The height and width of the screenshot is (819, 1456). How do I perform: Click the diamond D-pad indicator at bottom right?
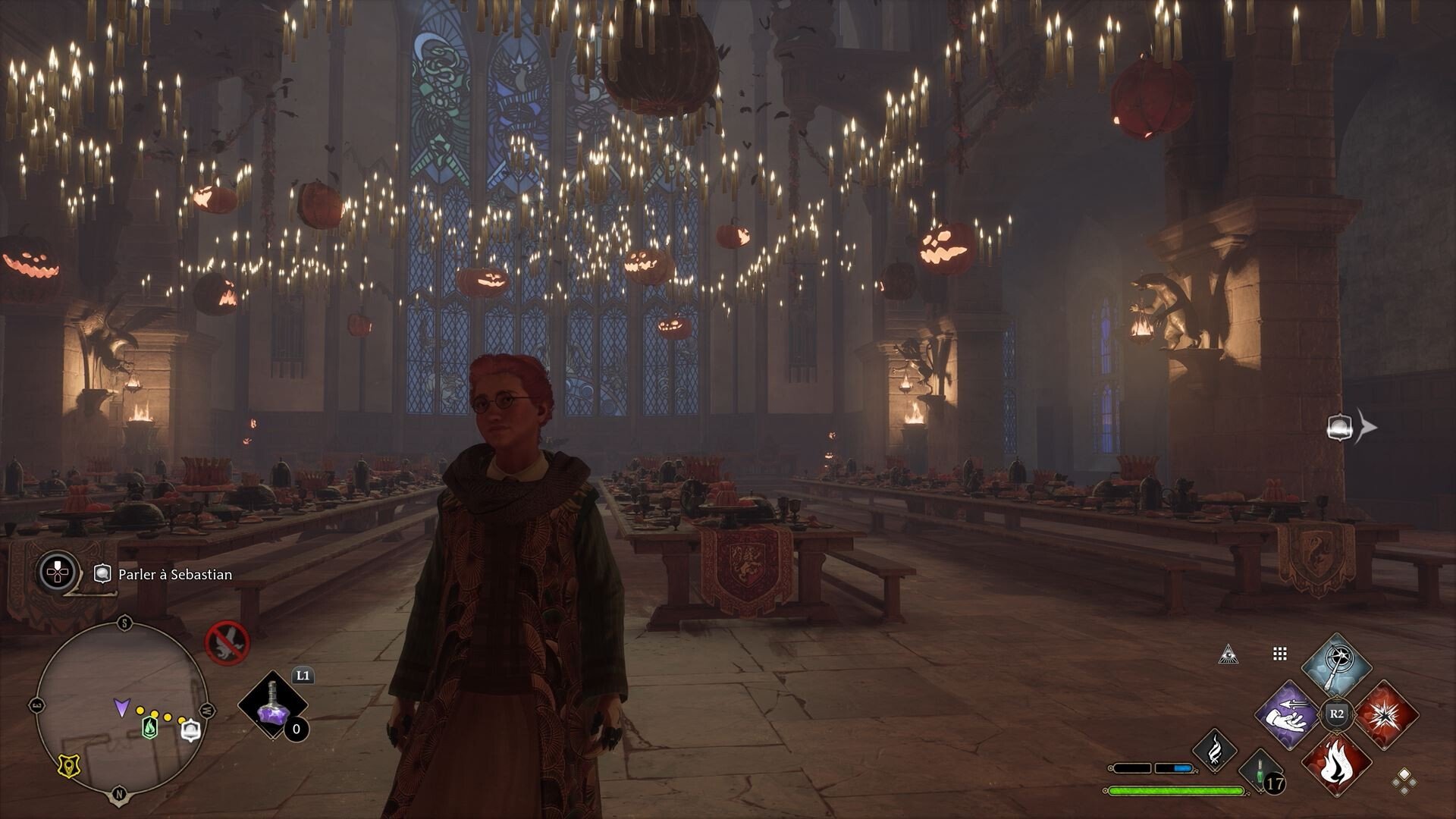pyautogui.click(x=1406, y=782)
